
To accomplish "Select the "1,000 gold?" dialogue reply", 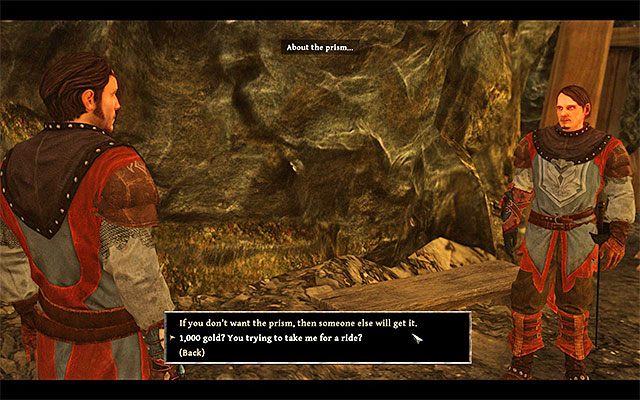I will tap(270, 339).
